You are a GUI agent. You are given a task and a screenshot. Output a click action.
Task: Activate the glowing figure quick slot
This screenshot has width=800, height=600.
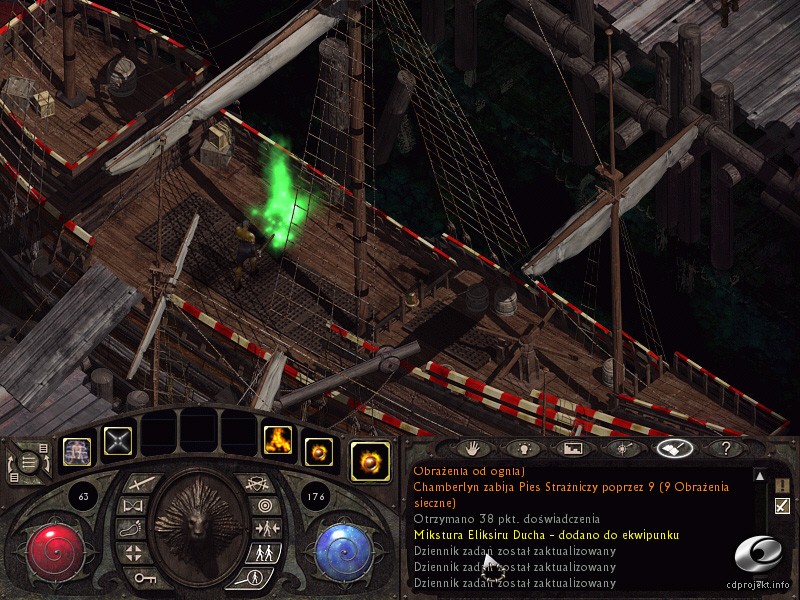77,452
